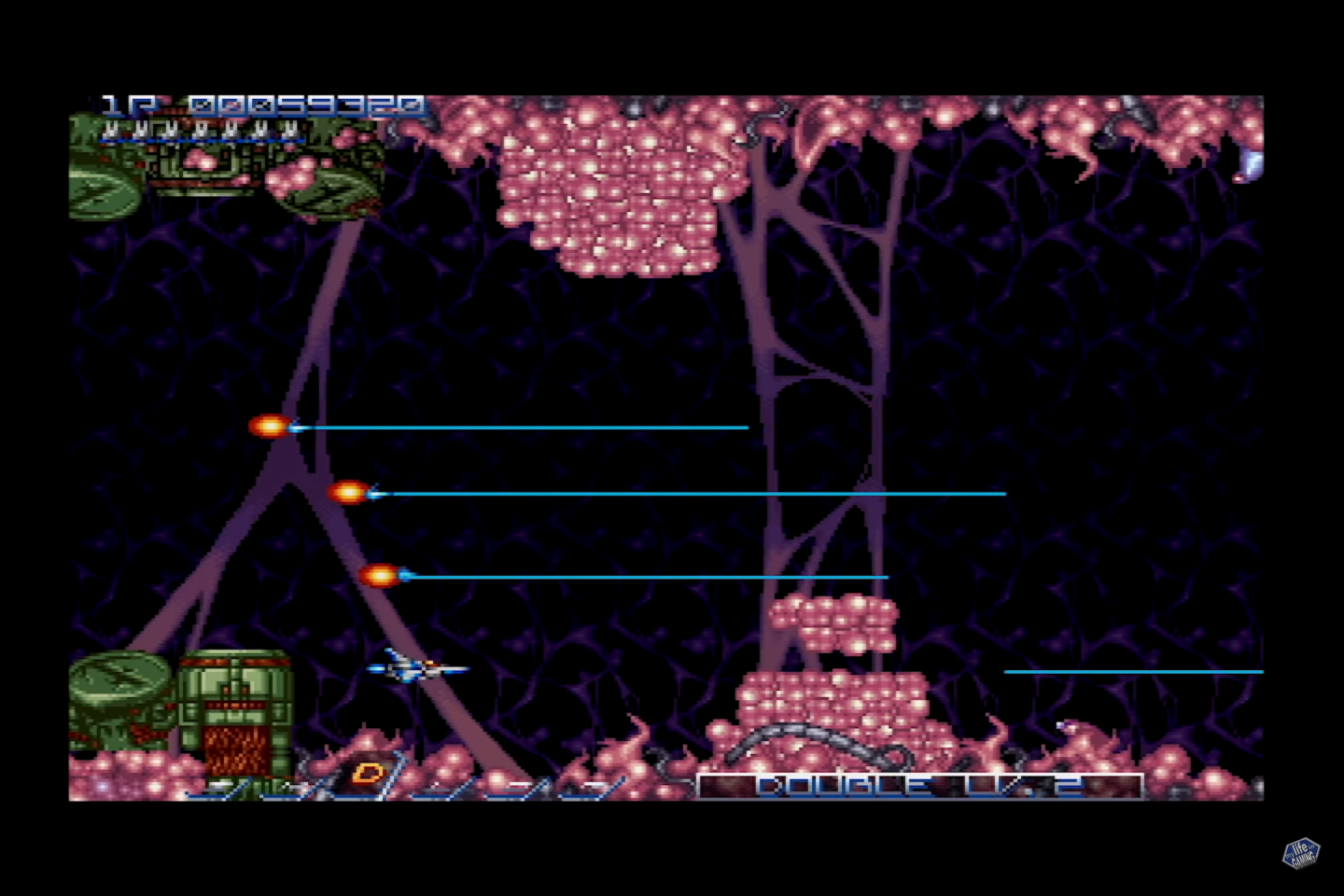Click the lowest fireball projectile
The height and width of the screenshot is (896, 1344).
pyautogui.click(x=383, y=576)
